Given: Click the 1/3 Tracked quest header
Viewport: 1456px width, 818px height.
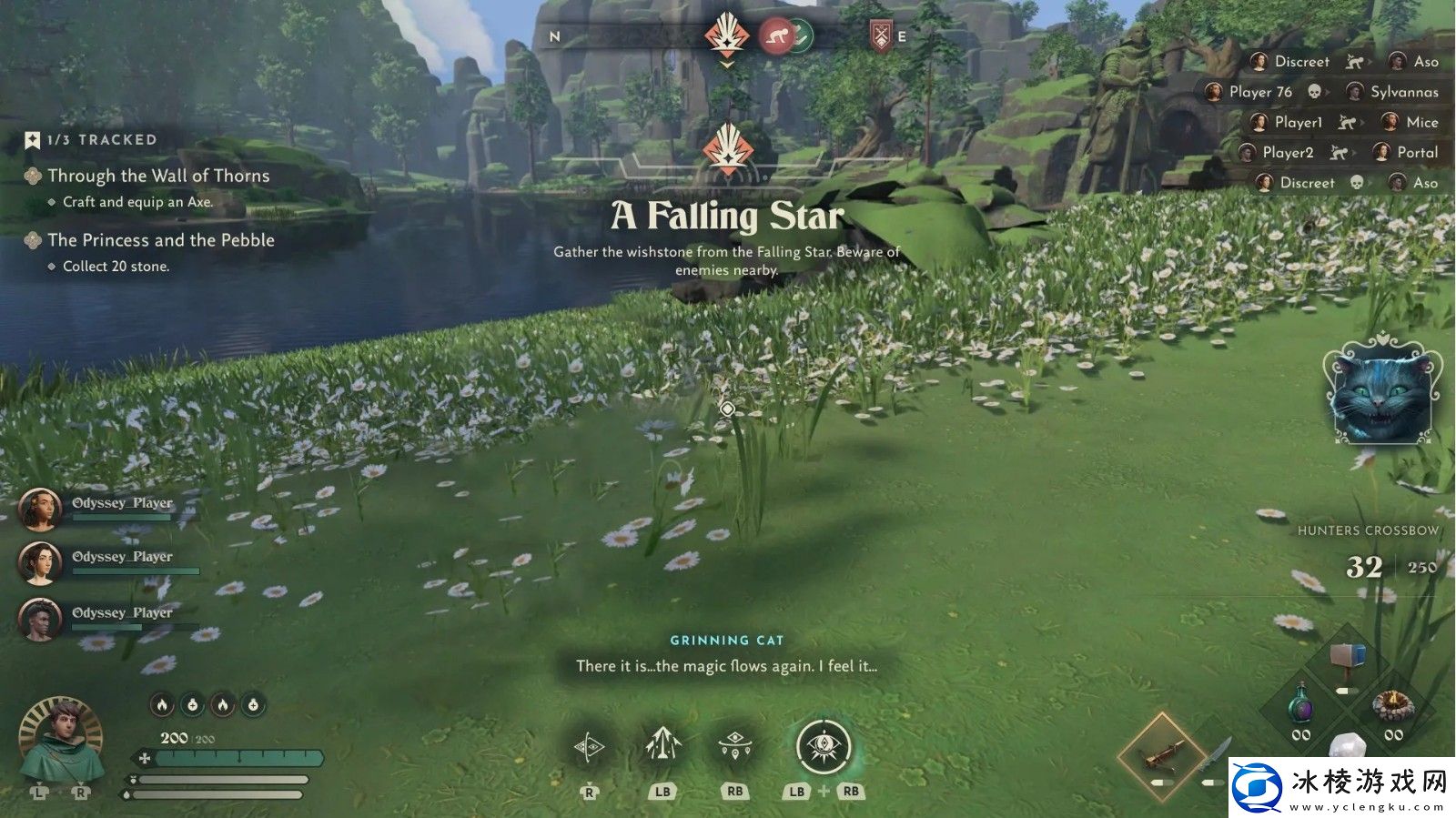Looking at the screenshot, I should click(x=101, y=139).
